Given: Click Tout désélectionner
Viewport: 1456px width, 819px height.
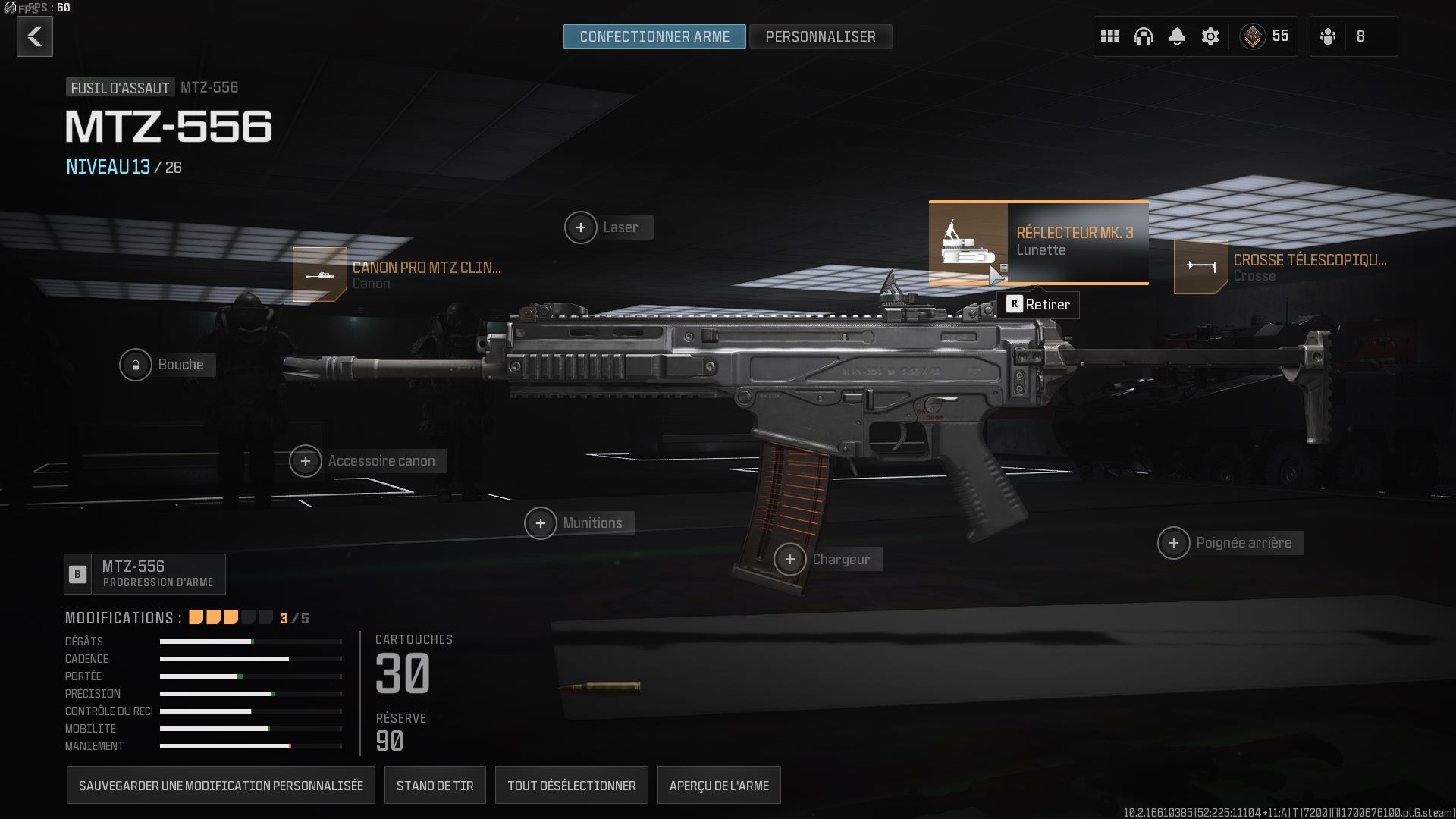Looking at the screenshot, I should coord(571,786).
